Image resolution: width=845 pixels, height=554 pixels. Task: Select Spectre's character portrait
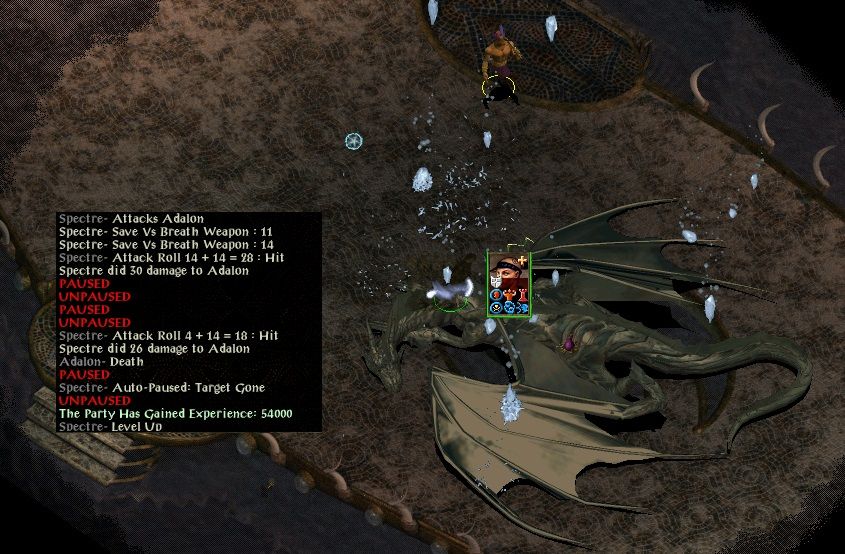[x=507, y=277]
